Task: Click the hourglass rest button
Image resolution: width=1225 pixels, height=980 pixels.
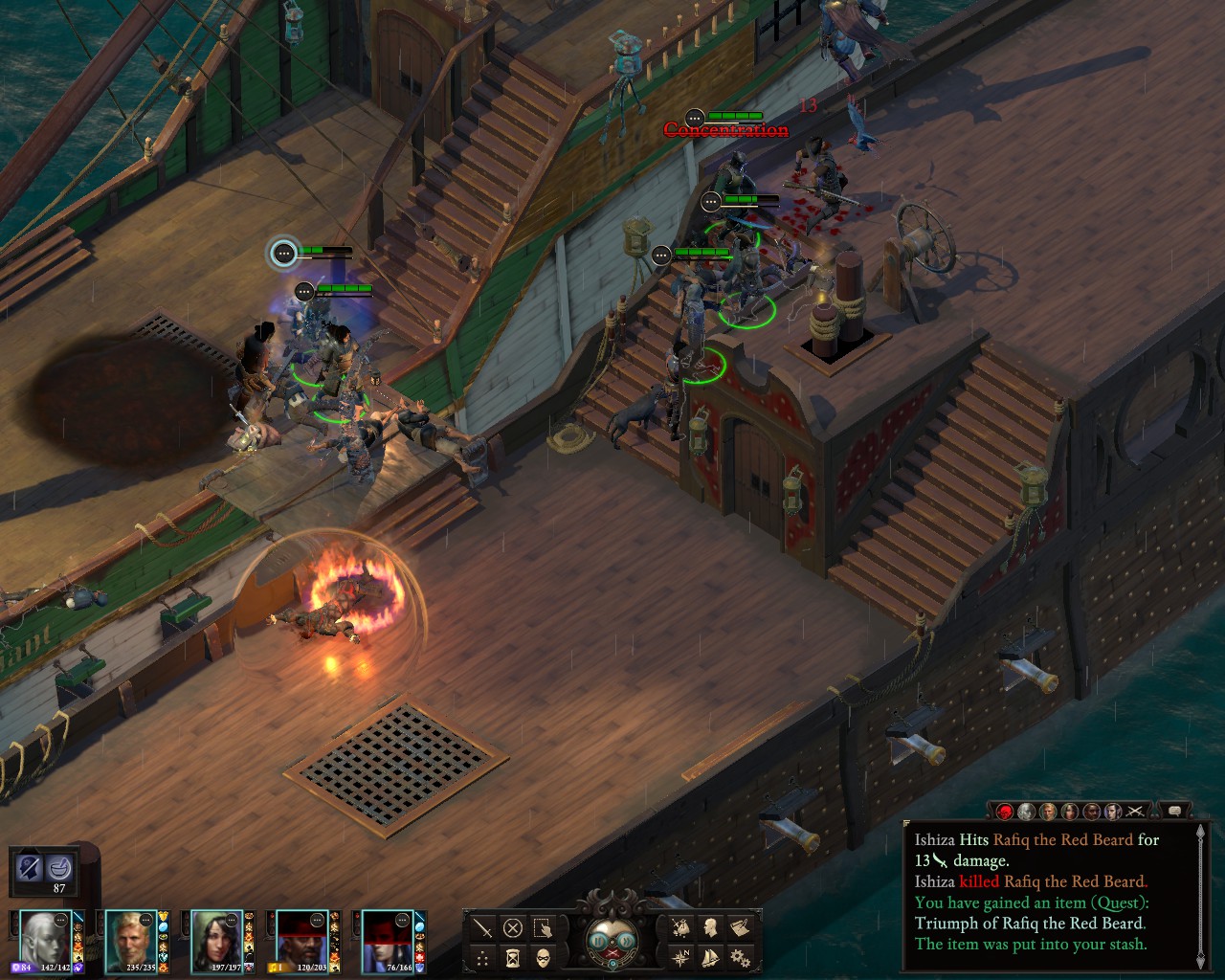Action: pyautogui.click(x=513, y=956)
